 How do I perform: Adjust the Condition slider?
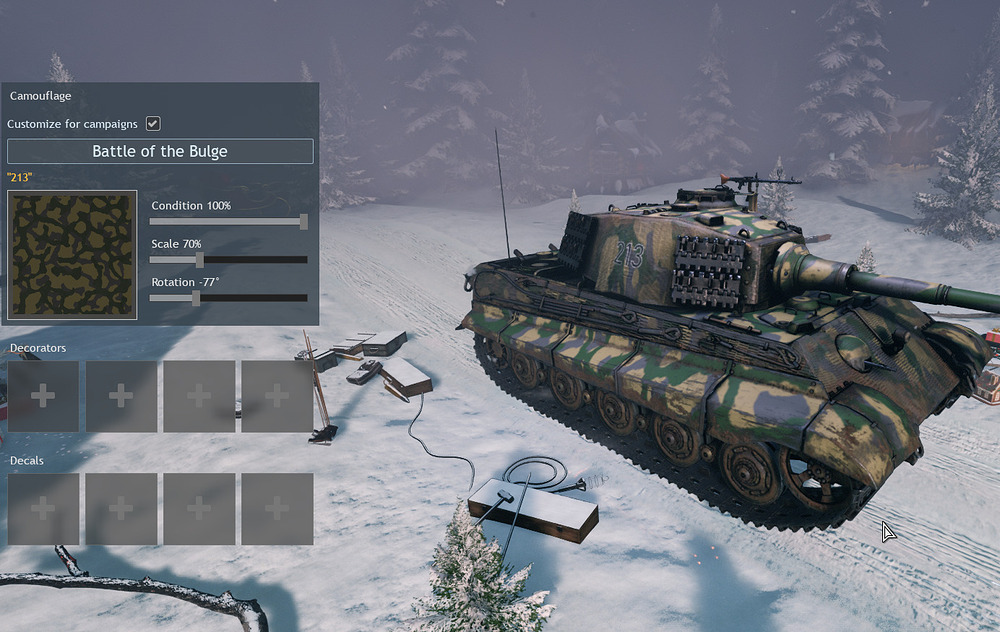(x=303, y=222)
